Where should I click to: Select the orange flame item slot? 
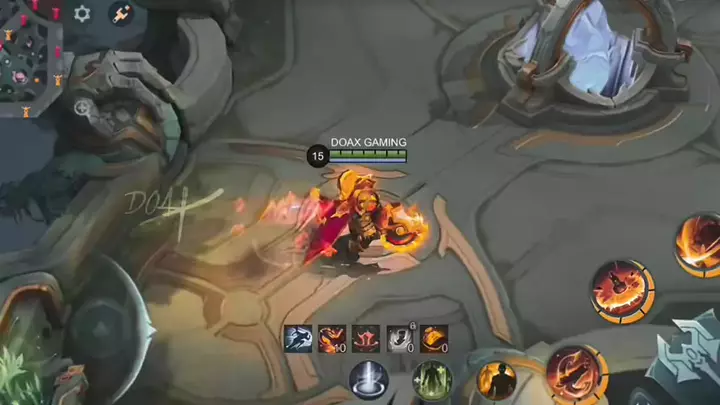point(434,339)
